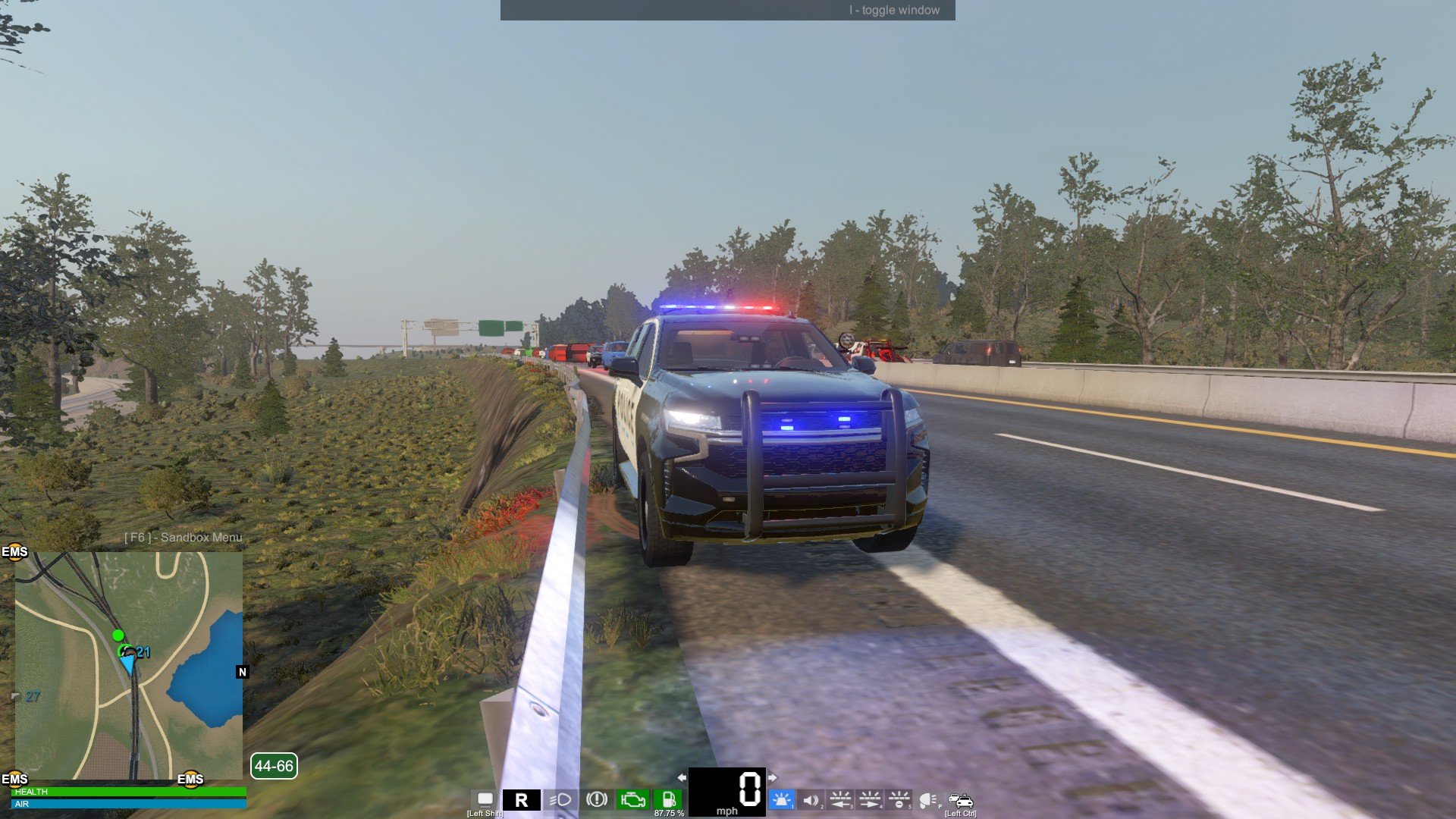Click the headlight beam icon
This screenshot has width=1456, height=819.
pos(560,799)
